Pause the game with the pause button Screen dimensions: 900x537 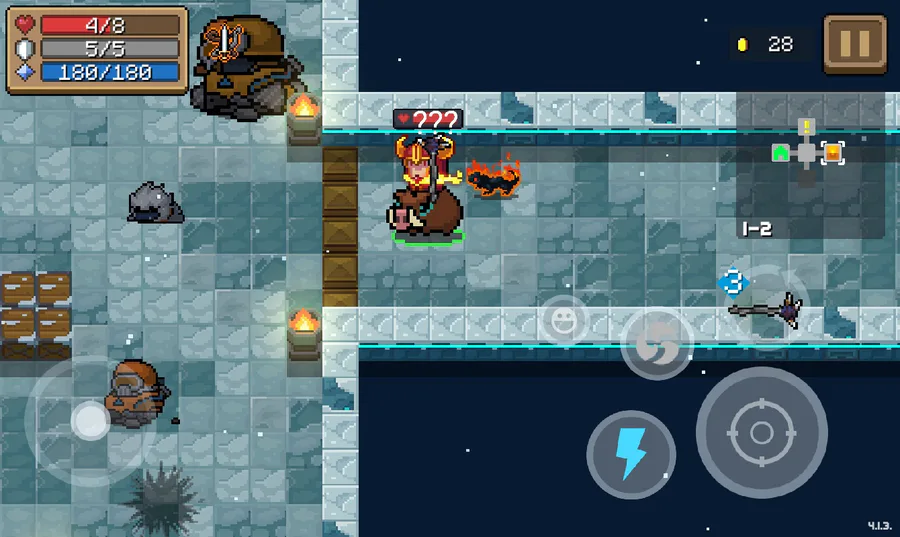pyautogui.click(x=855, y=44)
